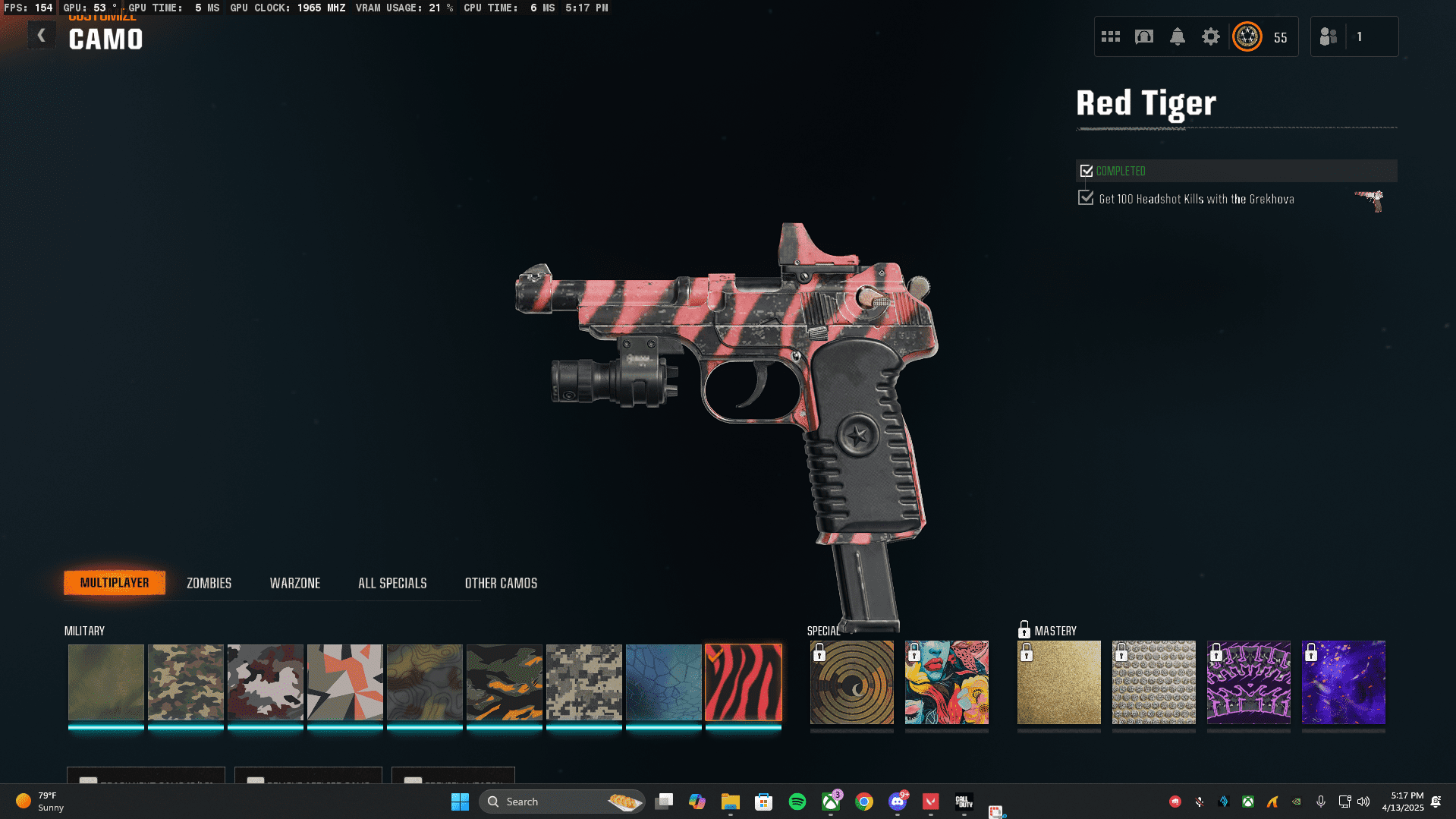Image resolution: width=1456 pixels, height=819 pixels.
Task: Select the locked gold mastery camo
Action: pos(1058,682)
